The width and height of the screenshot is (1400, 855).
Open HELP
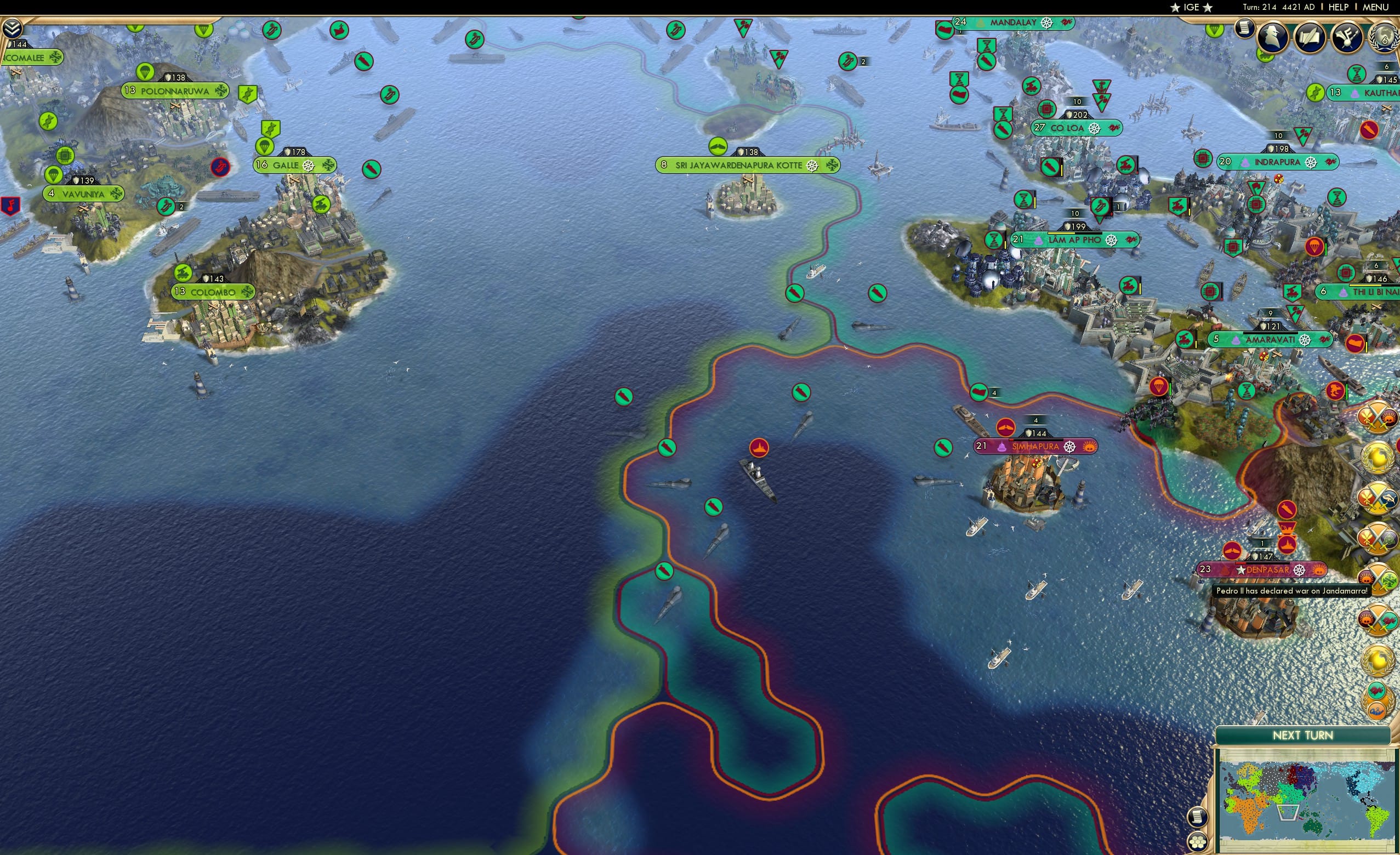(1339, 7)
